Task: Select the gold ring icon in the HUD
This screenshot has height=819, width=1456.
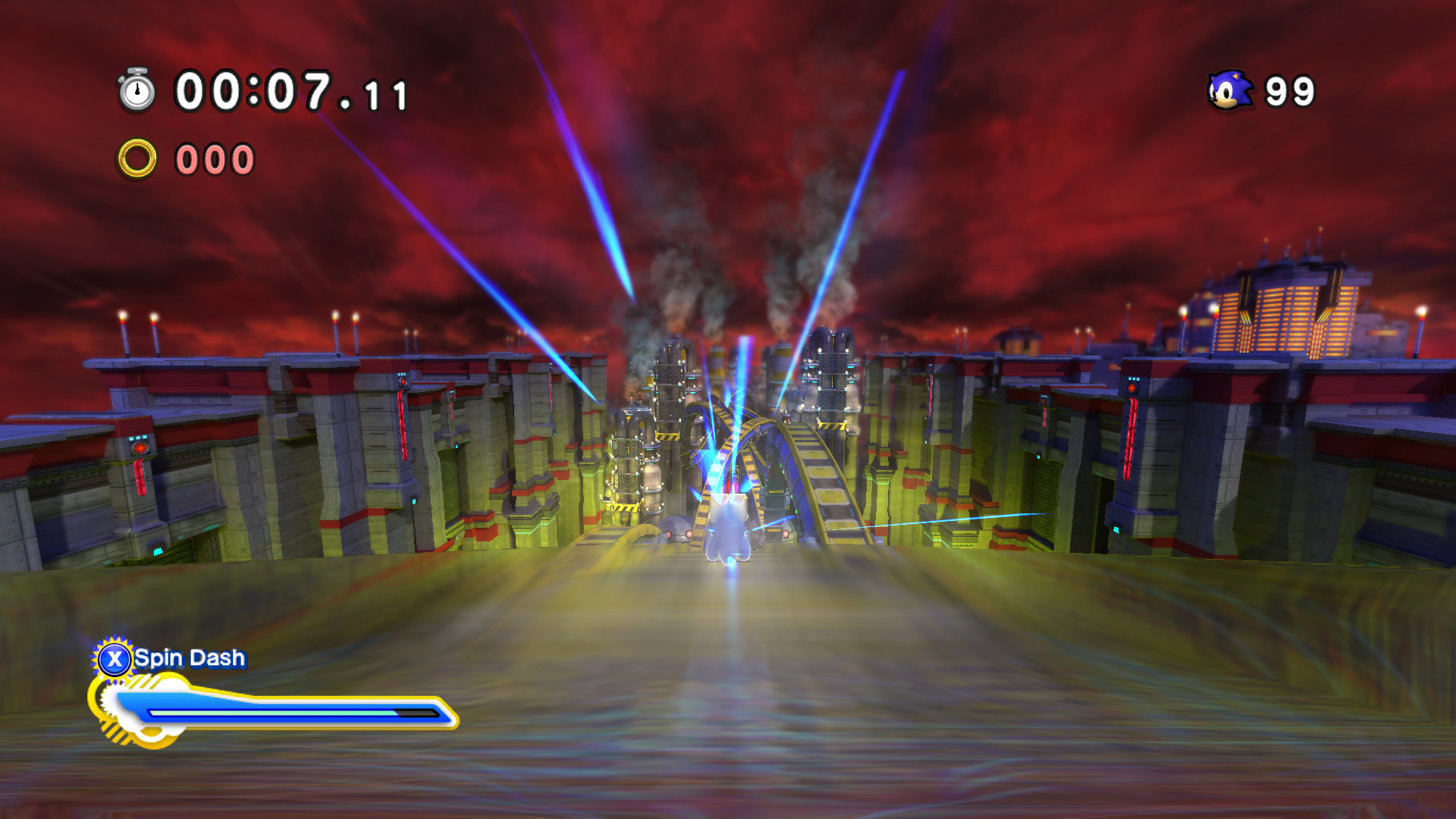Action: pyautogui.click(x=139, y=159)
